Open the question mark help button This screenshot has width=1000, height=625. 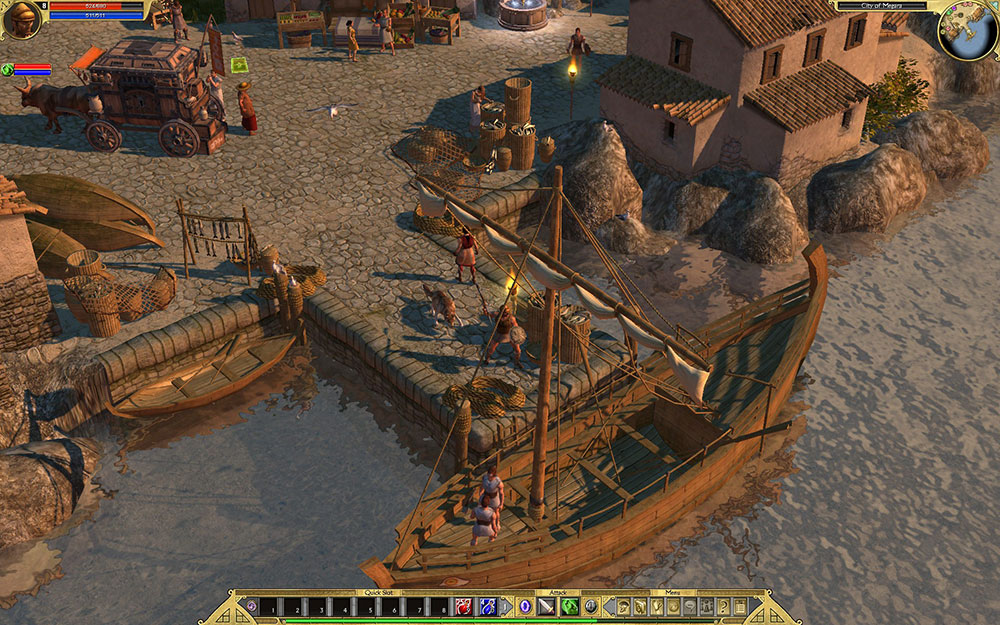click(722, 606)
